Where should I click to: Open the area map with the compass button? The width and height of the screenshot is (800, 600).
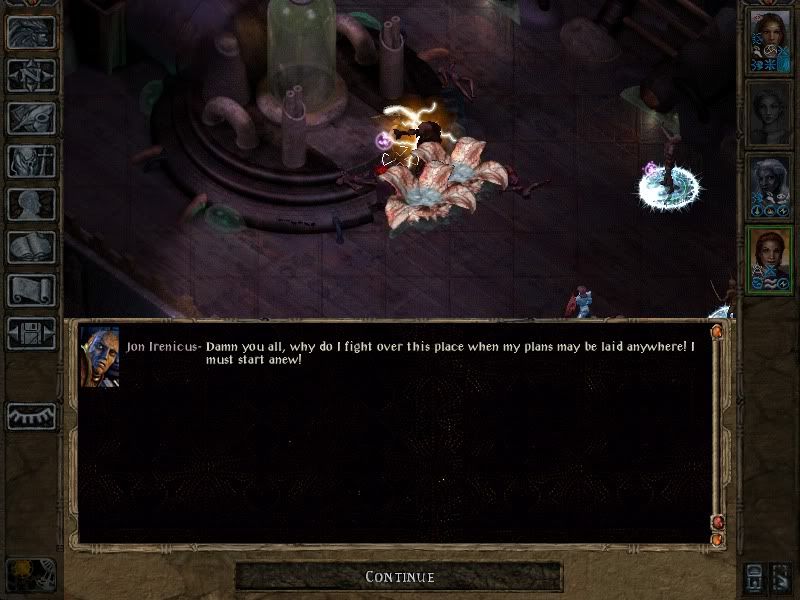pos(31,75)
